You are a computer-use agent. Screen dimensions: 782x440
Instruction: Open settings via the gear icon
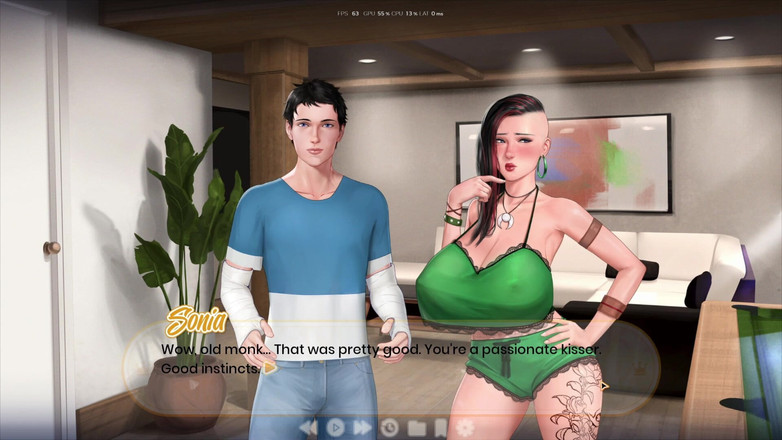[465, 428]
